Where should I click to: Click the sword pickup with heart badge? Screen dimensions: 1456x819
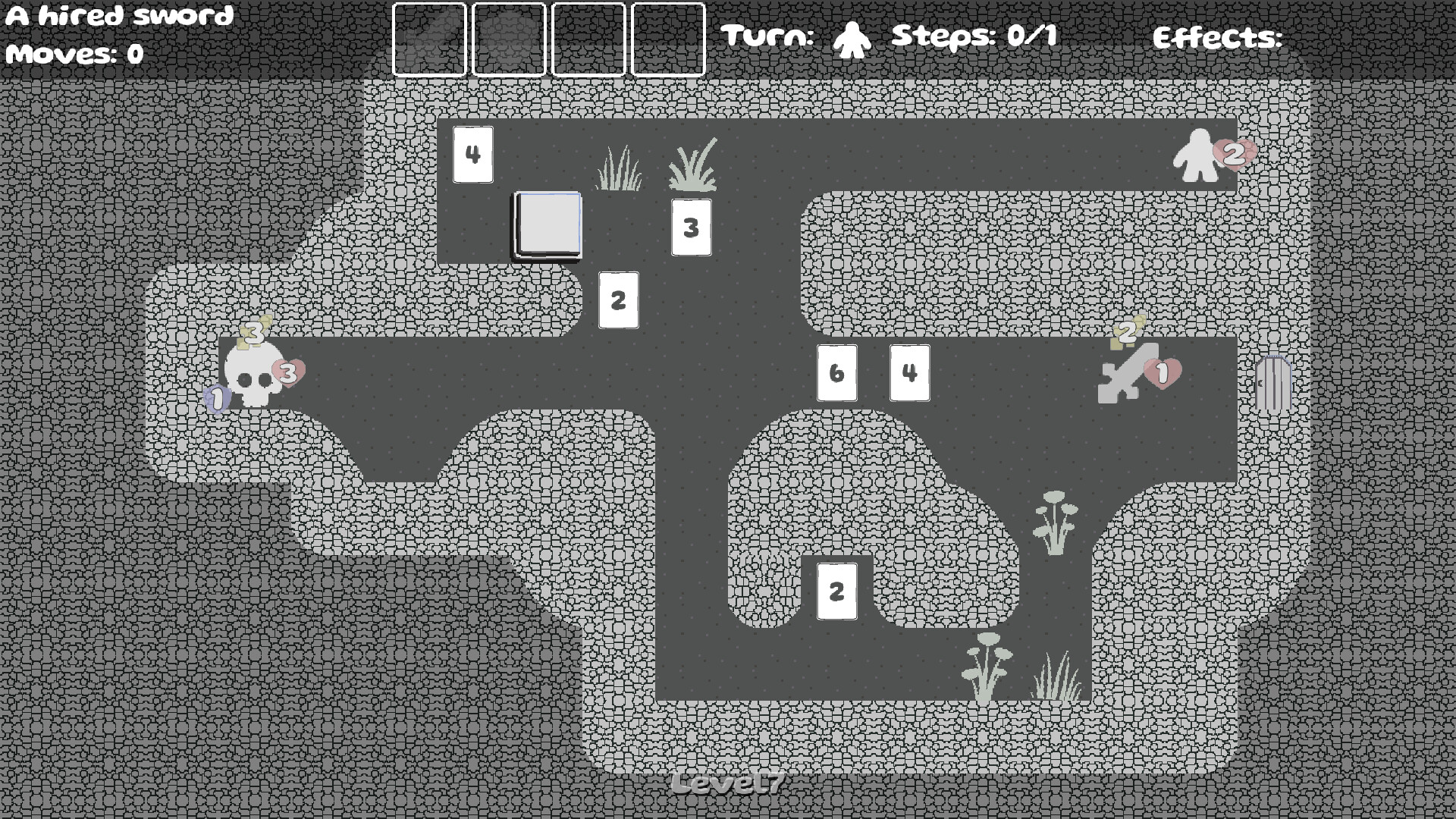[1129, 373]
